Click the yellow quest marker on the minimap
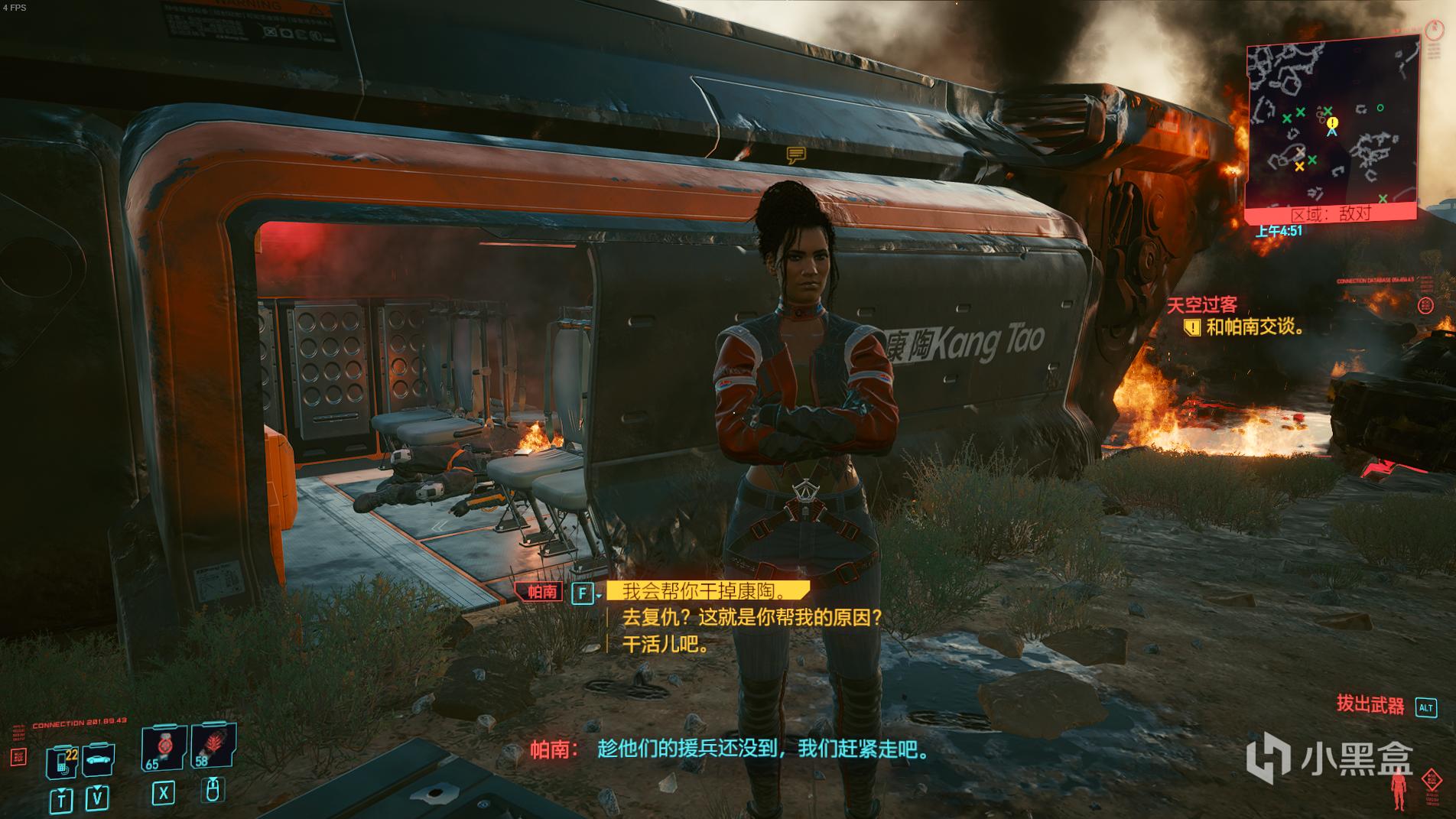Viewport: 1456px width, 819px height. click(1333, 122)
